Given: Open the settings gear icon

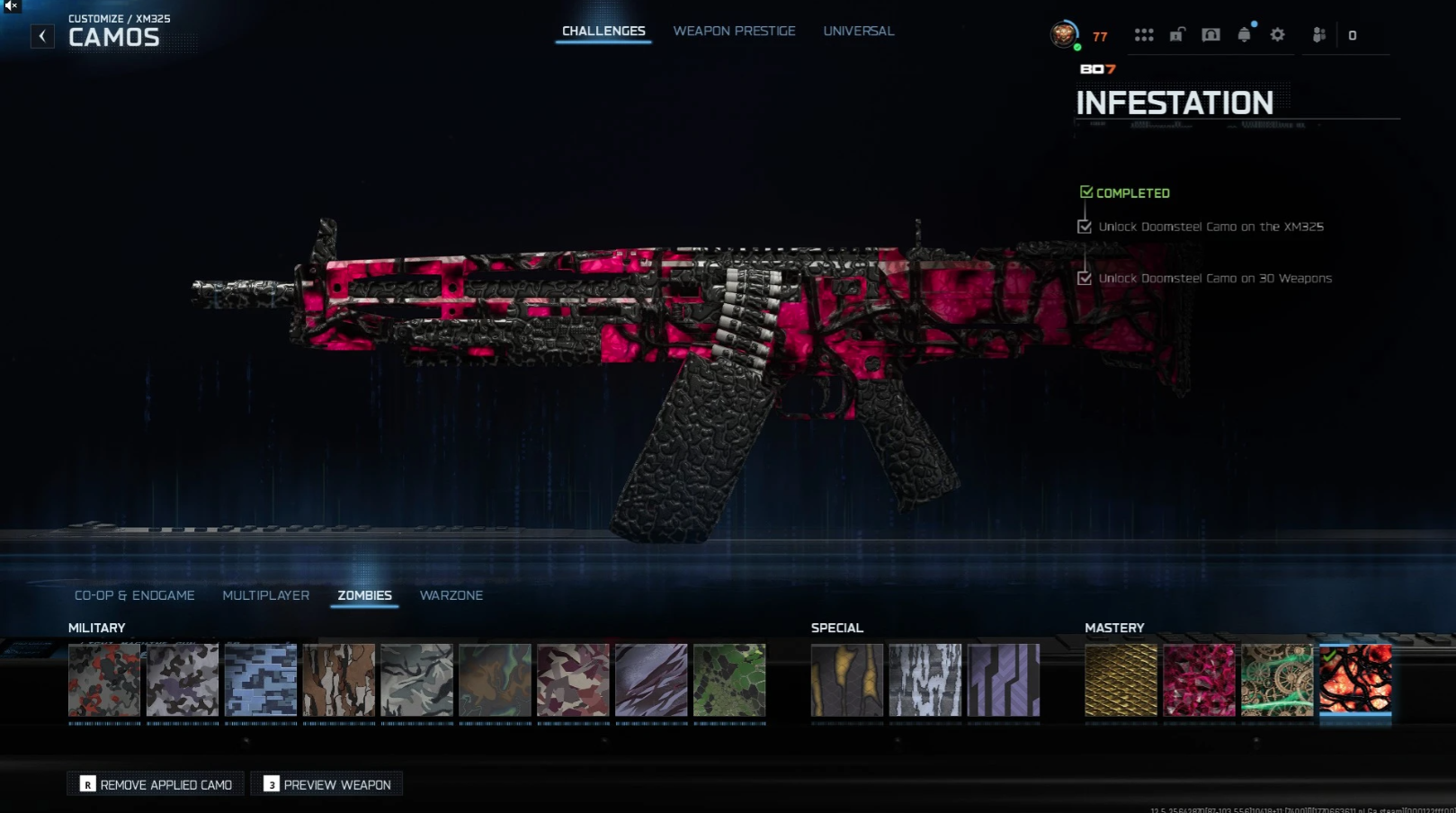Looking at the screenshot, I should 1277,35.
